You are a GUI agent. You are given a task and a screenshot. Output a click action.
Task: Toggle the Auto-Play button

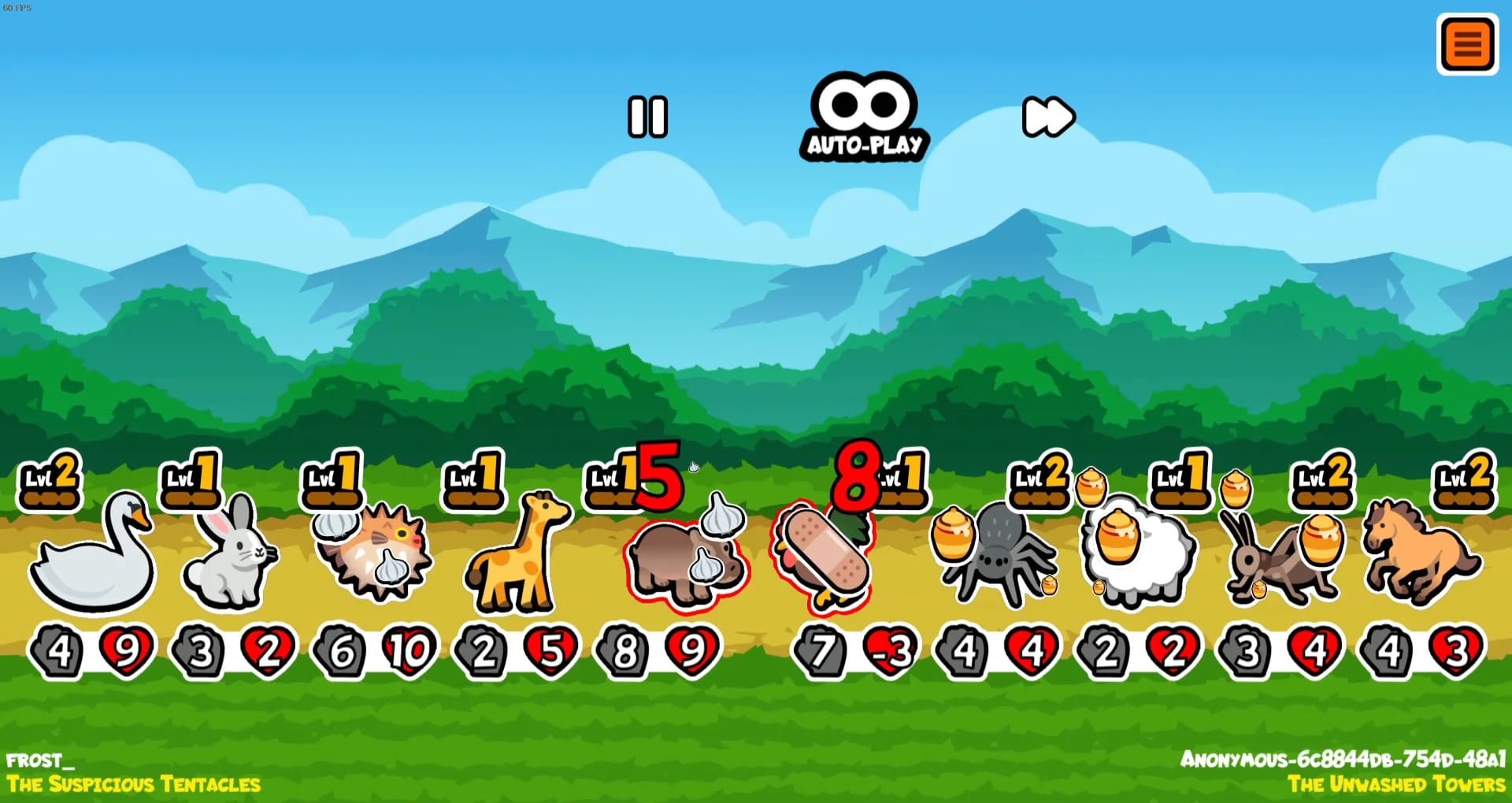[864, 118]
